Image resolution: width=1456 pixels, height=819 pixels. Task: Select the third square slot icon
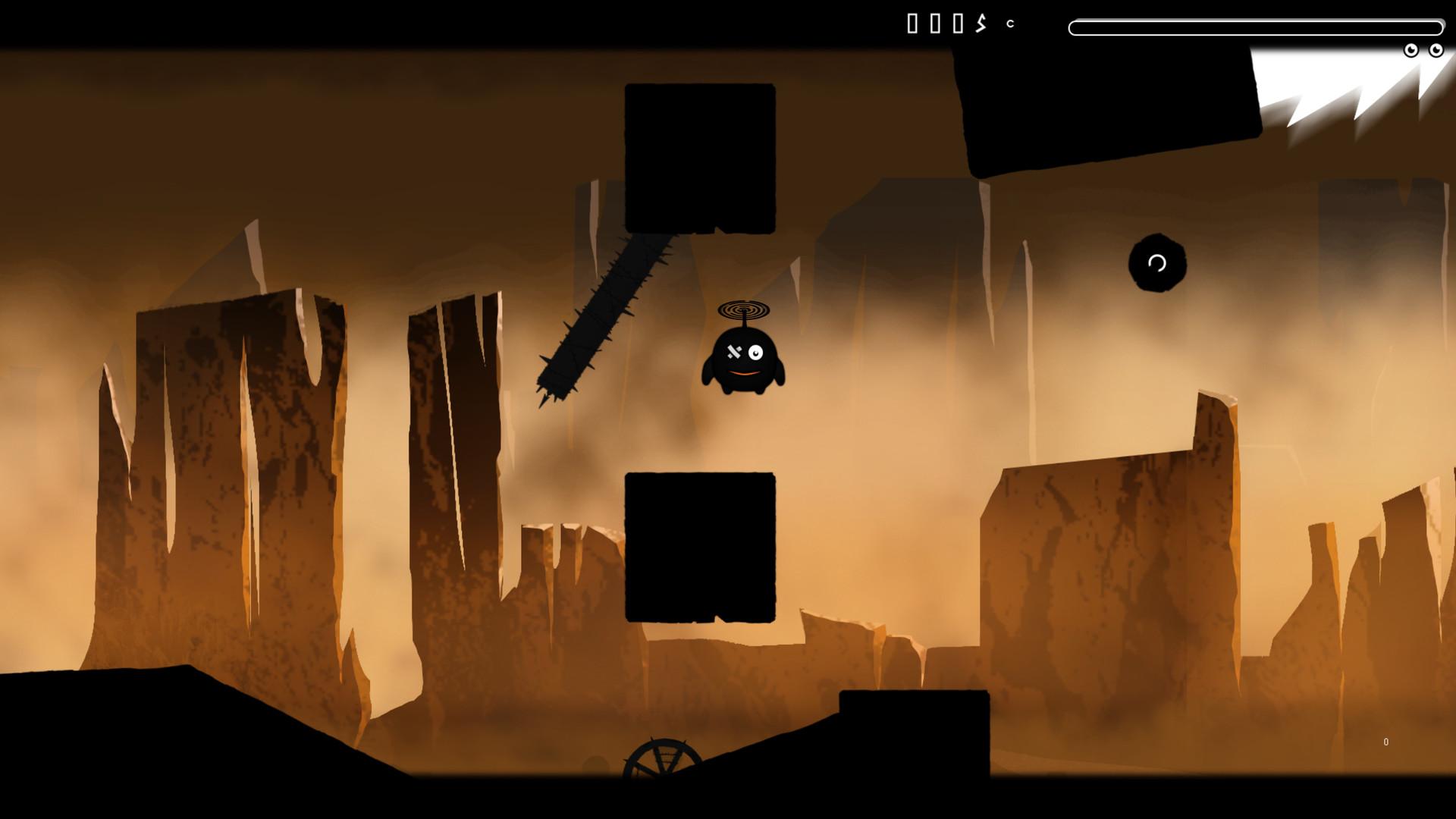point(958,23)
